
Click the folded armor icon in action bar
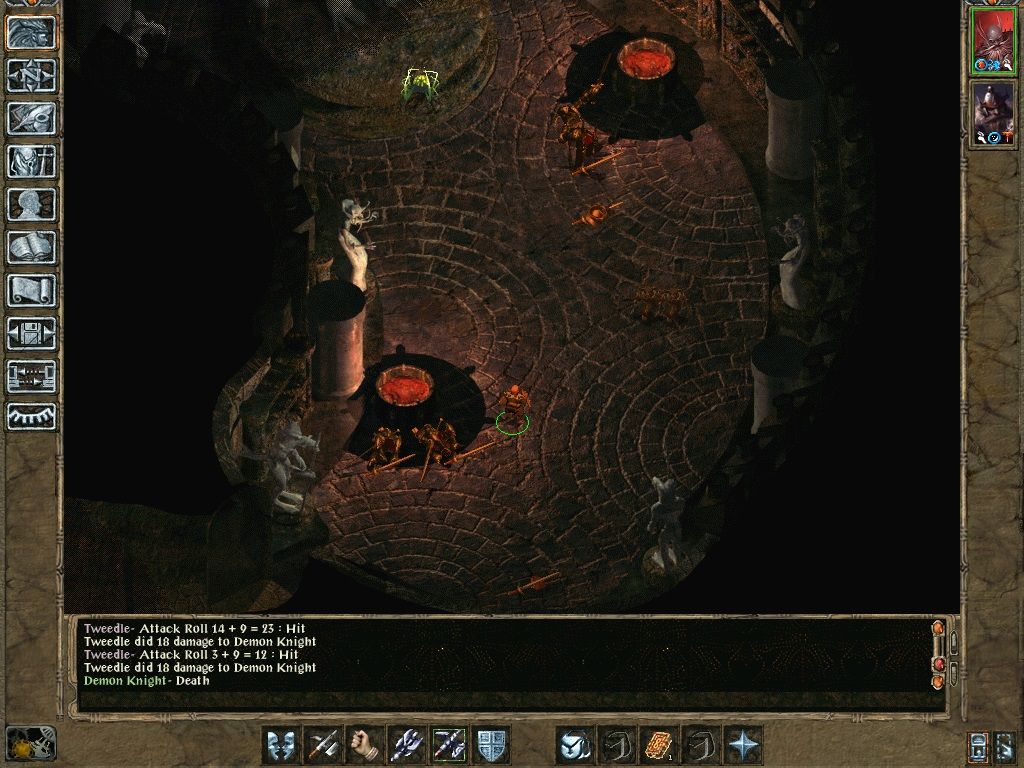(575, 745)
